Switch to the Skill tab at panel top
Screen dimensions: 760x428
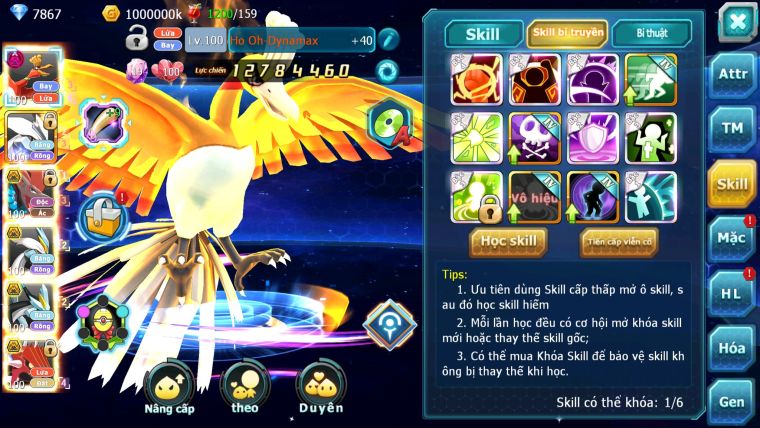pyautogui.click(x=481, y=33)
